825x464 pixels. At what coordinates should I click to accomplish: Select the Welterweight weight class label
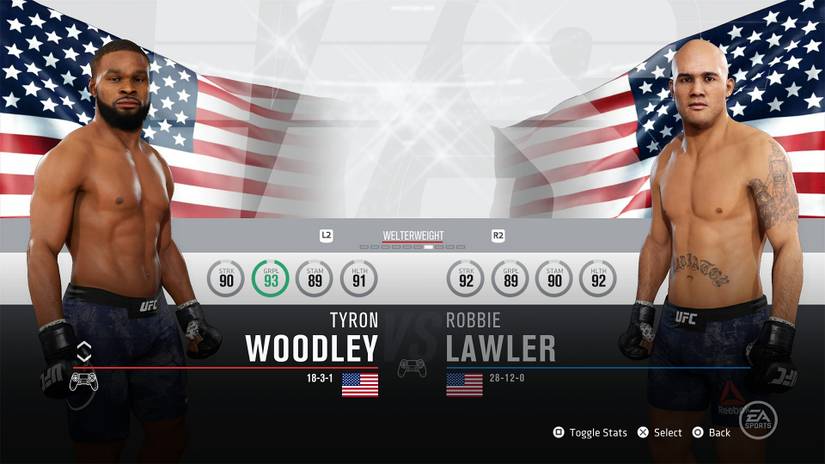pos(413,236)
